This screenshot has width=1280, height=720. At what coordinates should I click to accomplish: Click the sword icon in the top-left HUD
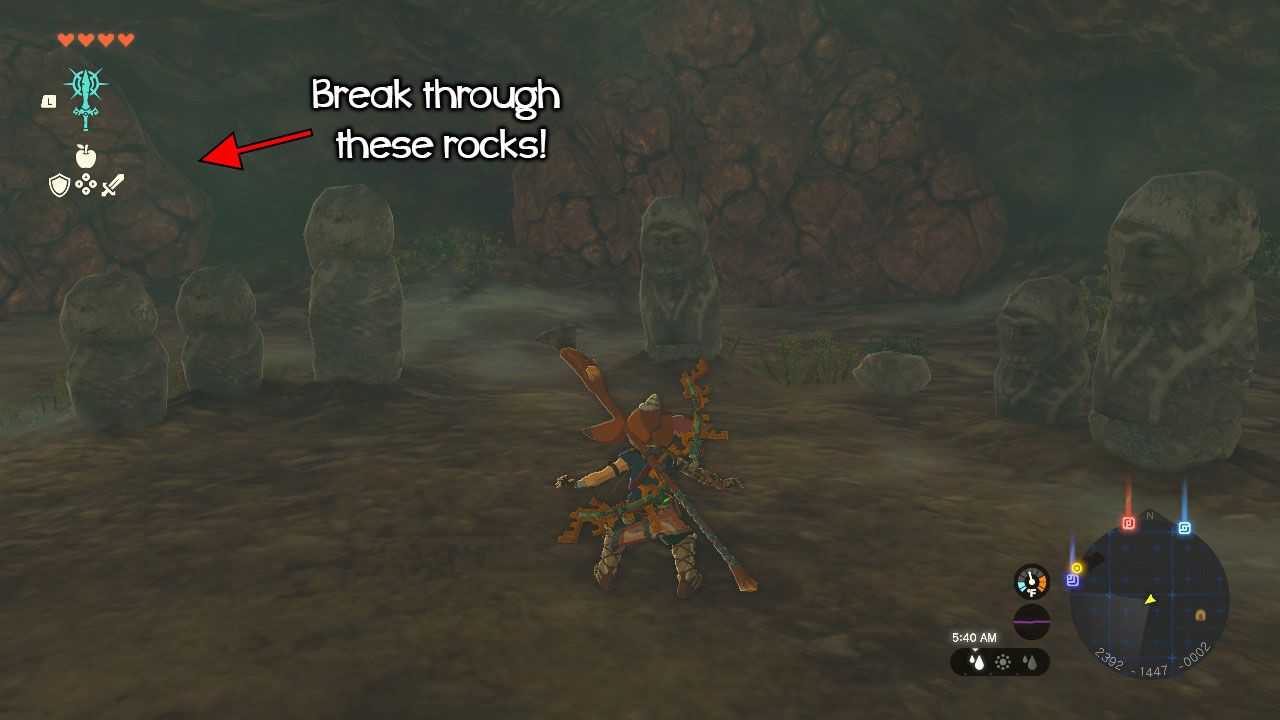(x=112, y=184)
